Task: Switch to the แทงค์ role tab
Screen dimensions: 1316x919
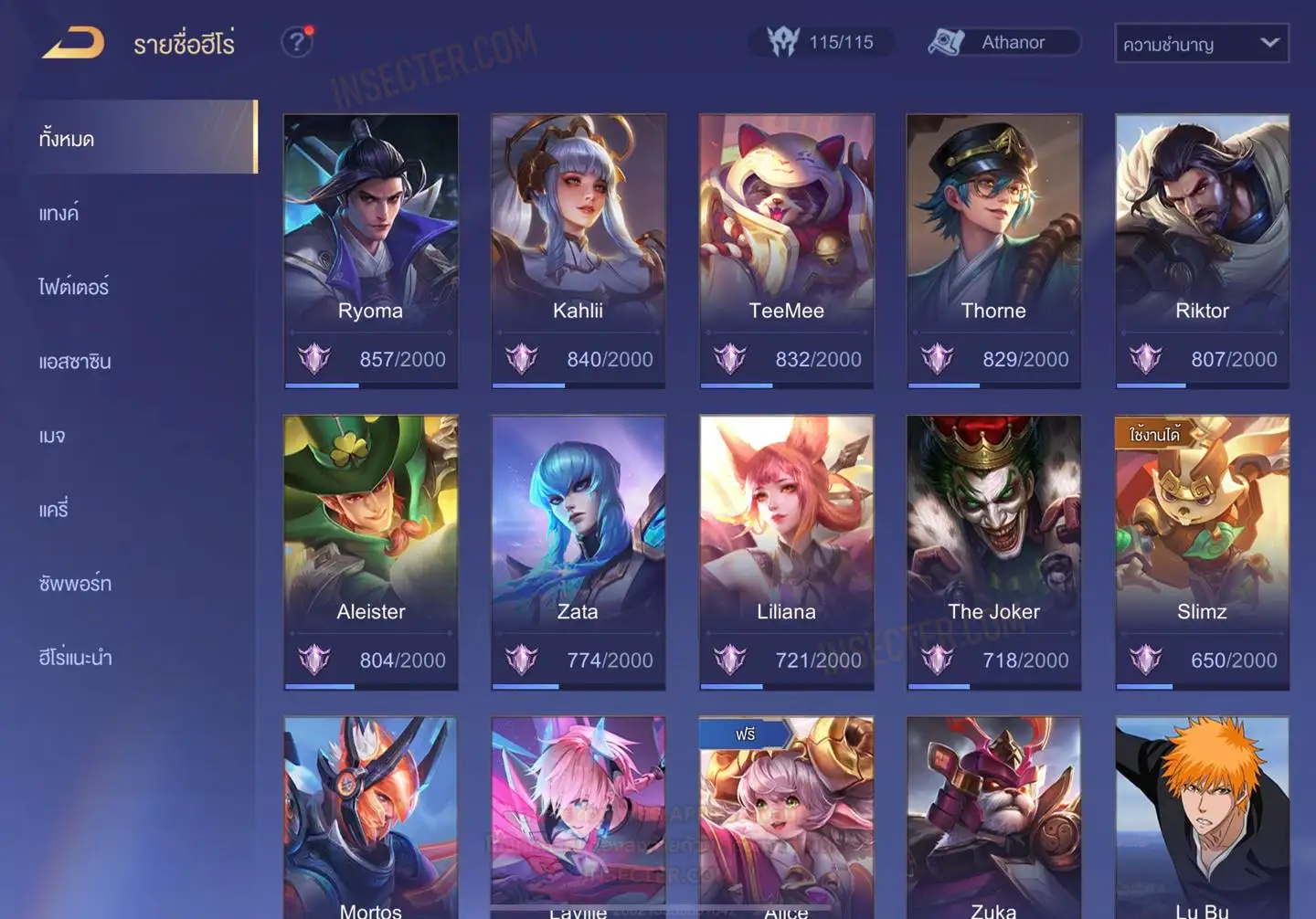Action: click(x=59, y=214)
